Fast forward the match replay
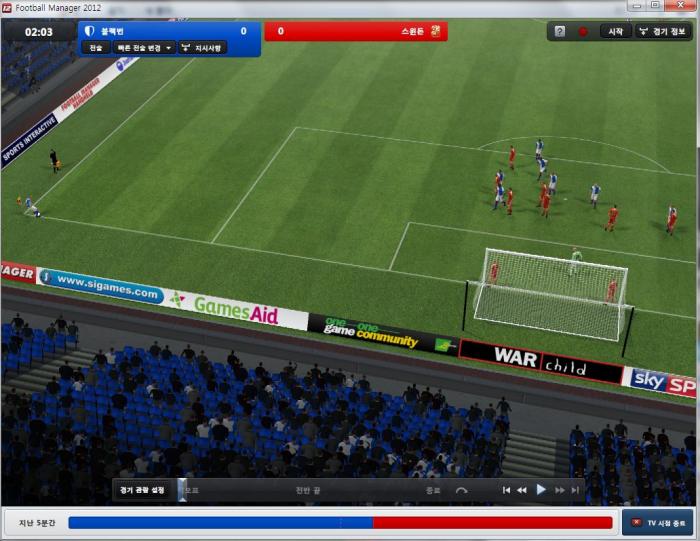This screenshot has width=700, height=541. [560, 490]
